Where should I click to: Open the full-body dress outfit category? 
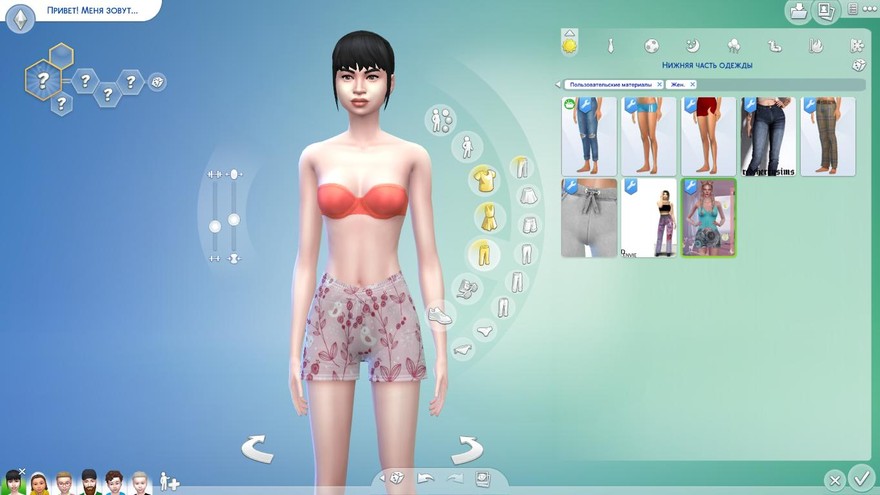click(x=485, y=216)
